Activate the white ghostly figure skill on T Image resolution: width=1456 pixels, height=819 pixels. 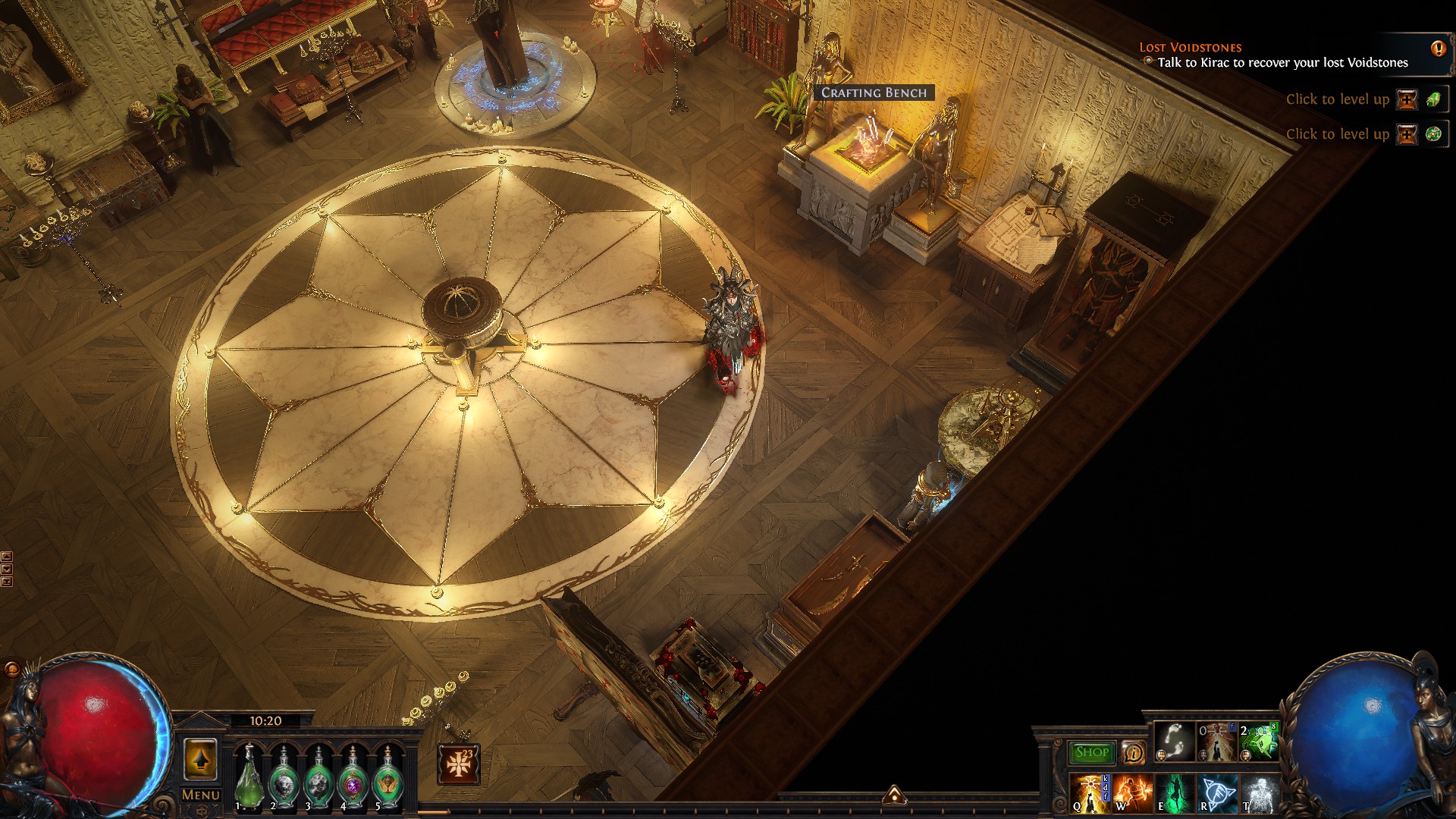coord(1260,793)
